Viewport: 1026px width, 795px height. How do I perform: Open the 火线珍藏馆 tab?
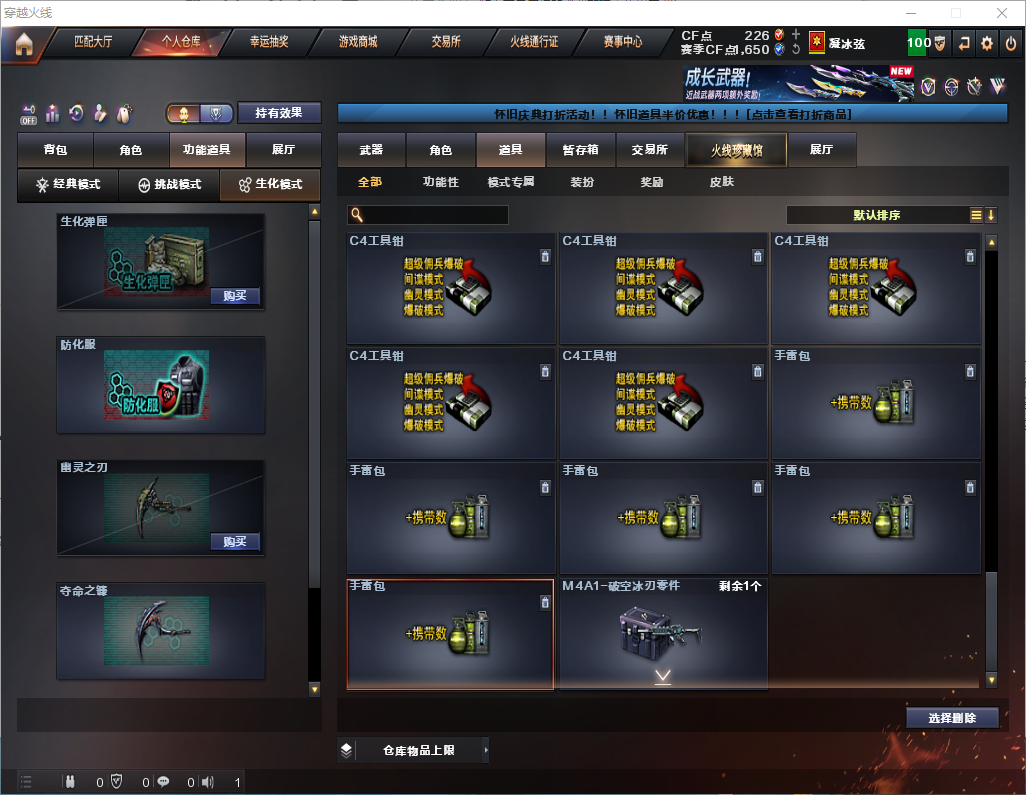point(736,150)
